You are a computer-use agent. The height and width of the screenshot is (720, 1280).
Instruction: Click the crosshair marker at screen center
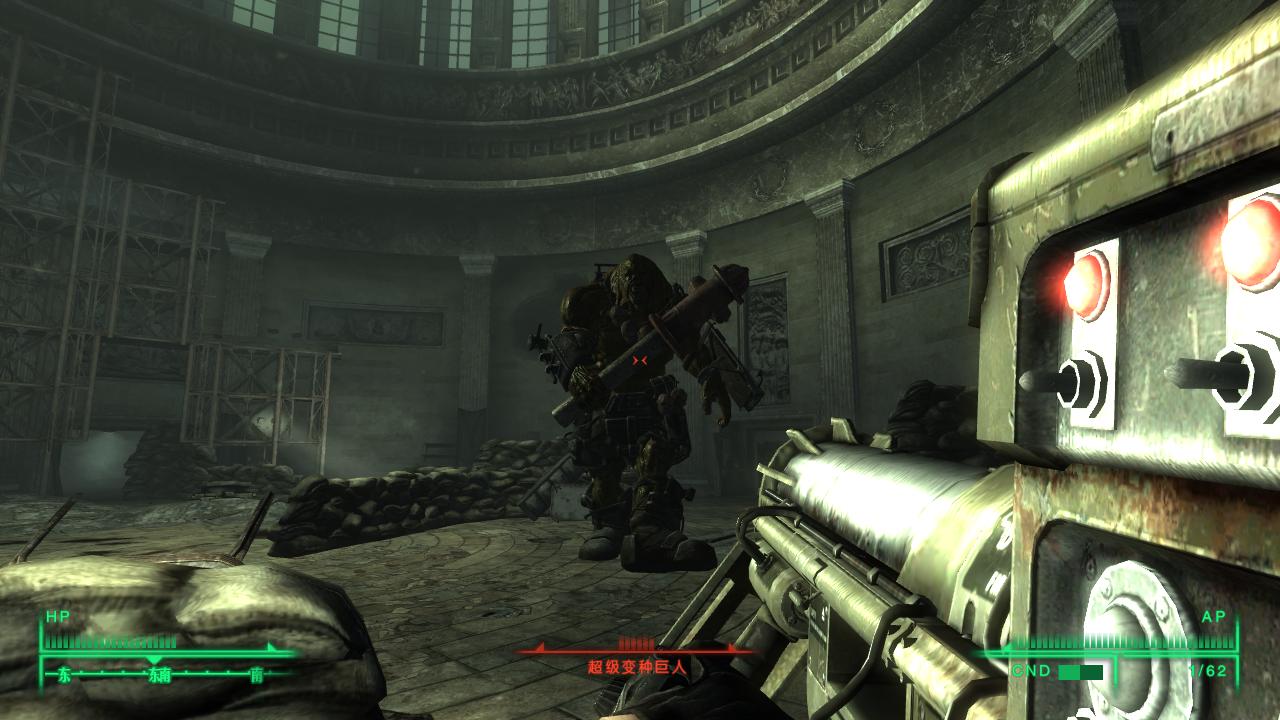pos(640,360)
